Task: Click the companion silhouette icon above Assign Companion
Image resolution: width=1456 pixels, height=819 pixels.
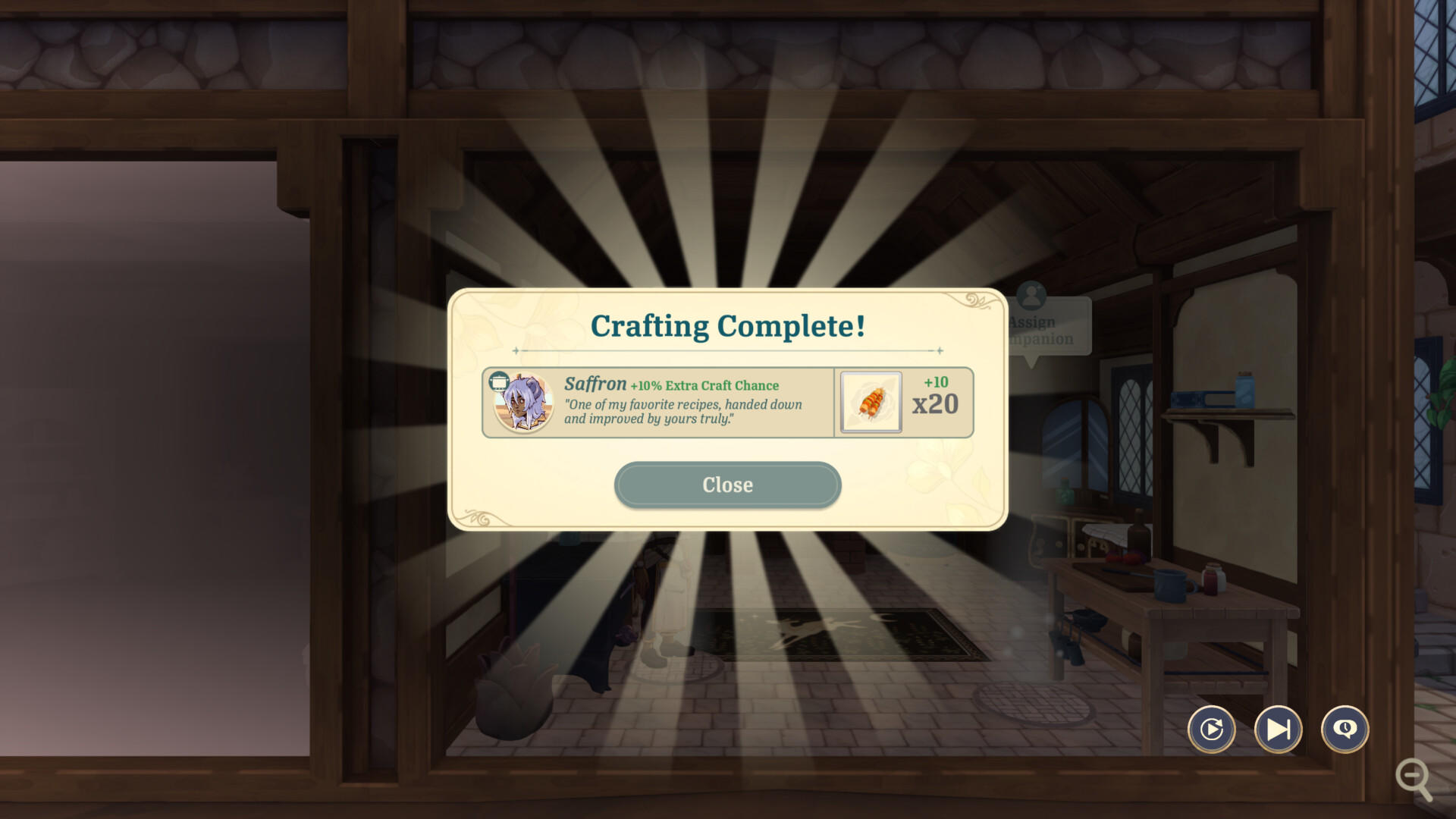Action: pyautogui.click(x=1031, y=295)
